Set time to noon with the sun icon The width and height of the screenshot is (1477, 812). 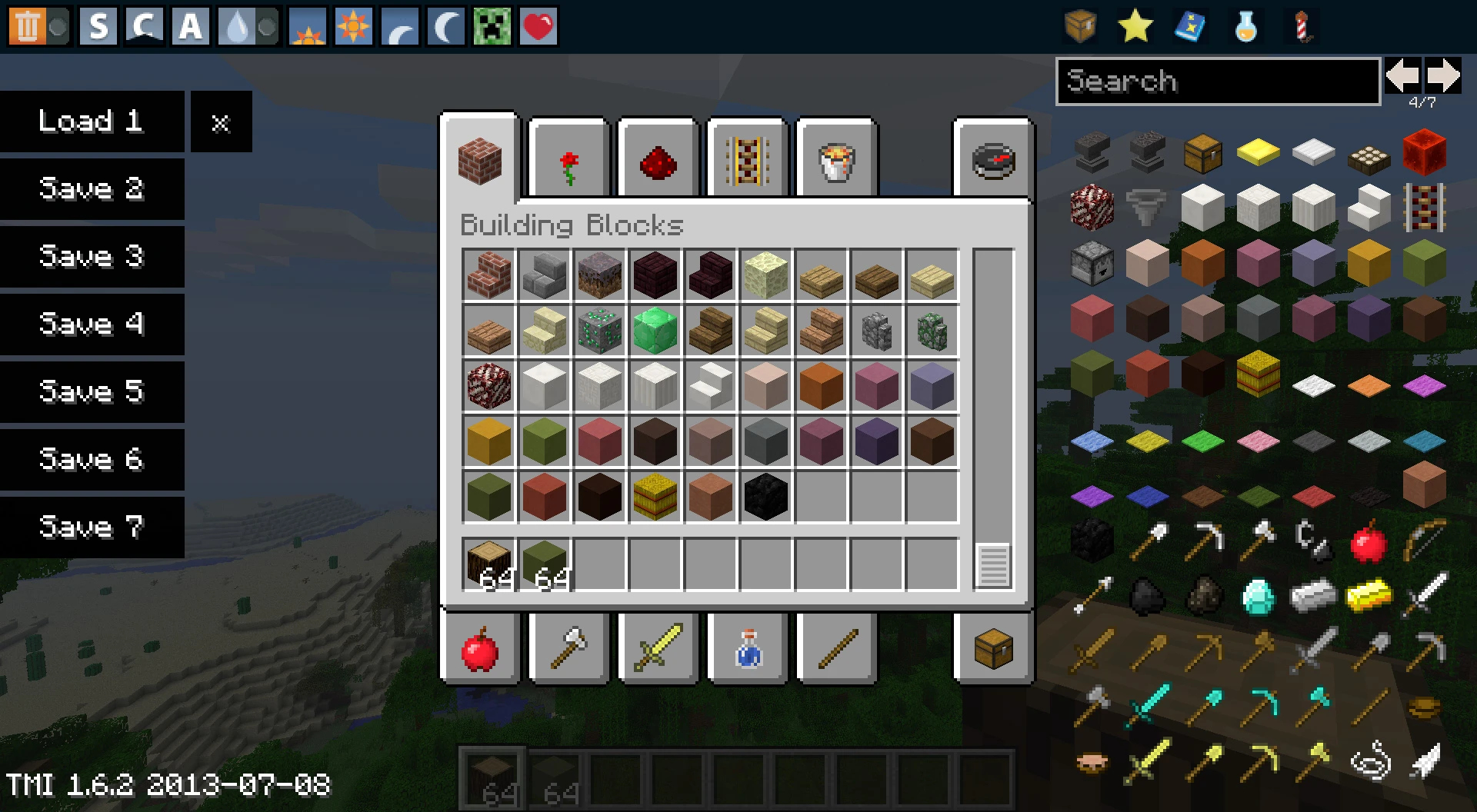pos(352,25)
